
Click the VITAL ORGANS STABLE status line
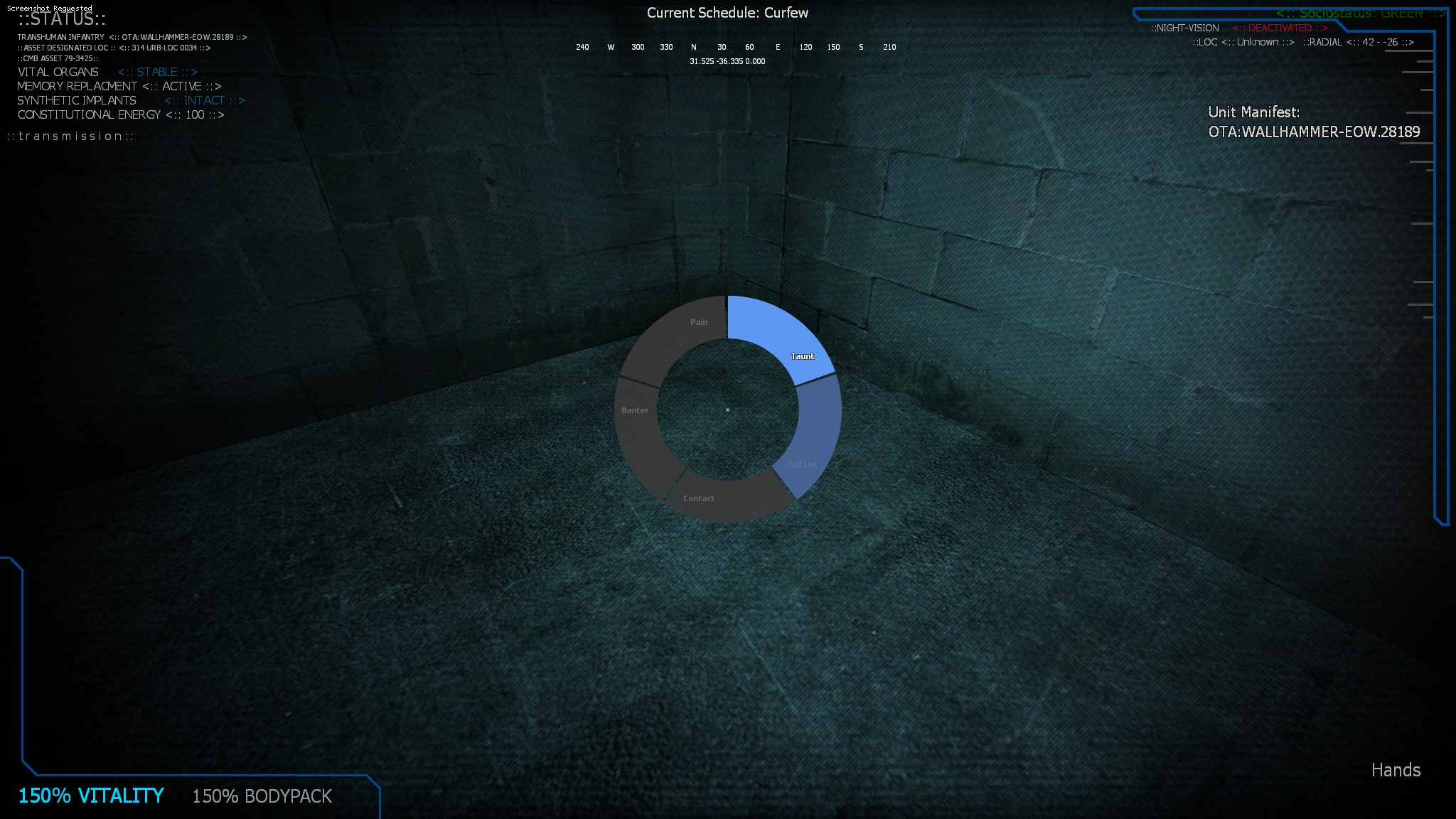pos(107,72)
